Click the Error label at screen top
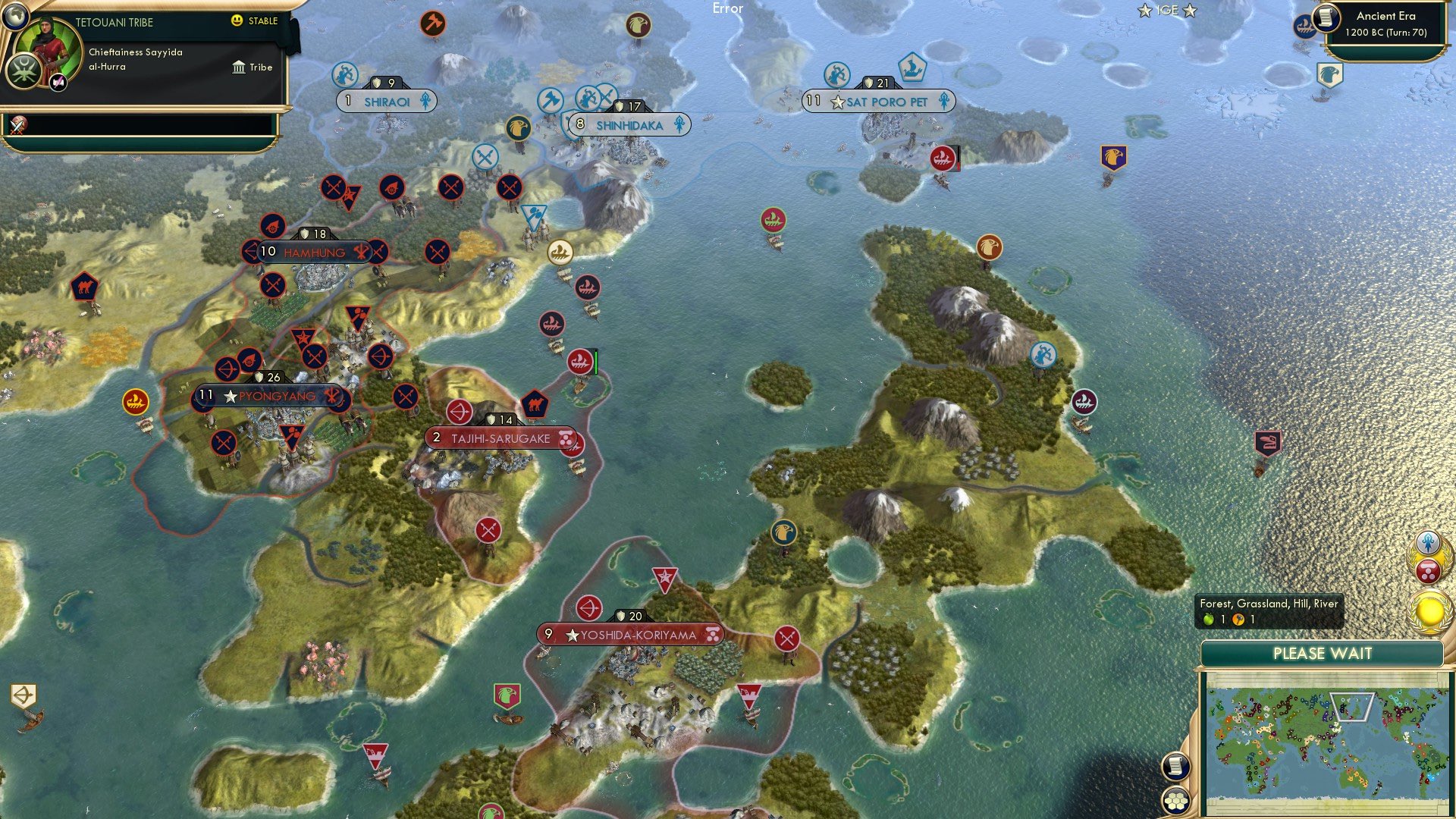Screen dimensions: 1456x819 728,8
